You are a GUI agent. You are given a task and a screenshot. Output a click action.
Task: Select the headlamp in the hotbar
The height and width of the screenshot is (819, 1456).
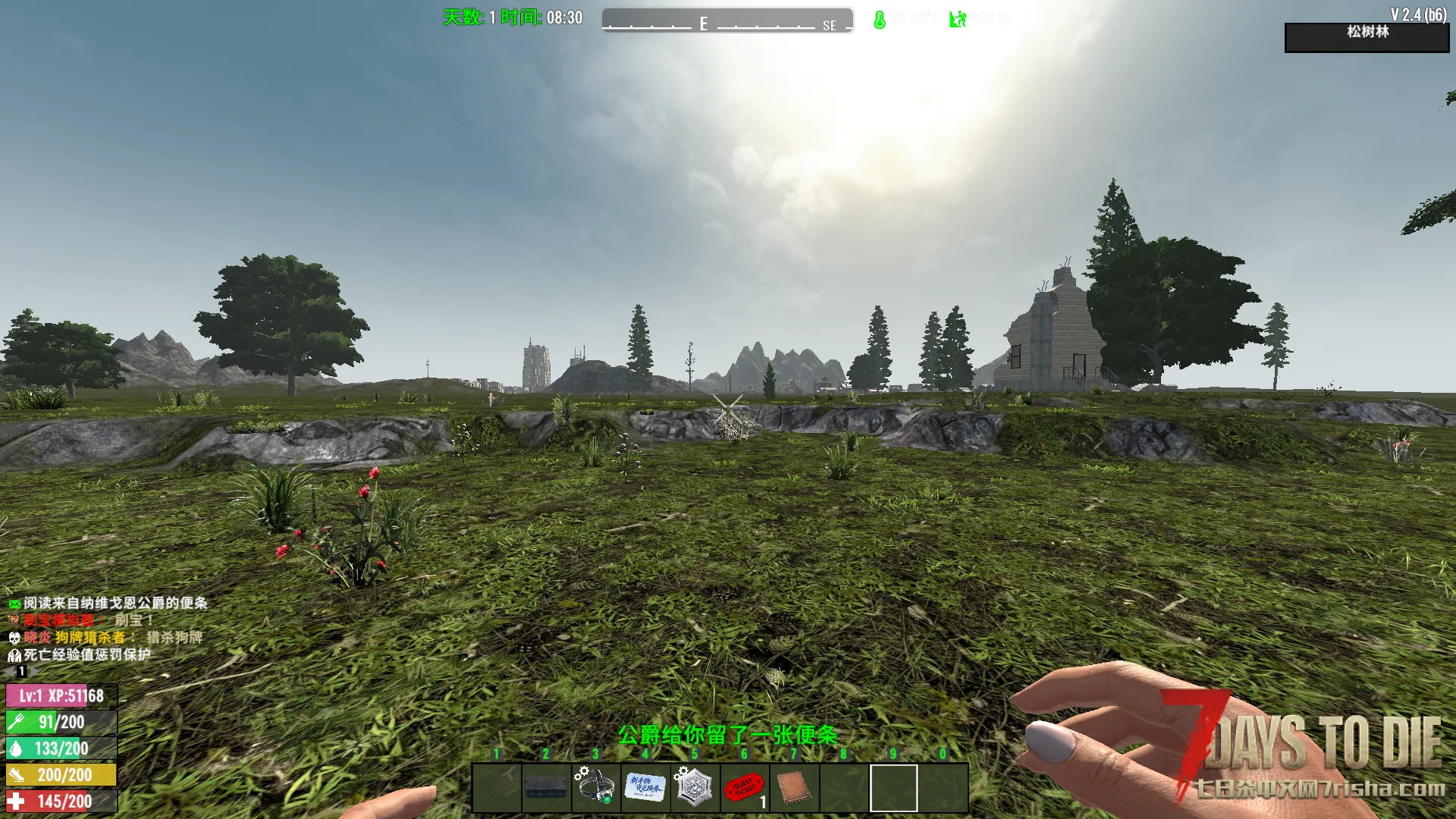[x=595, y=787]
